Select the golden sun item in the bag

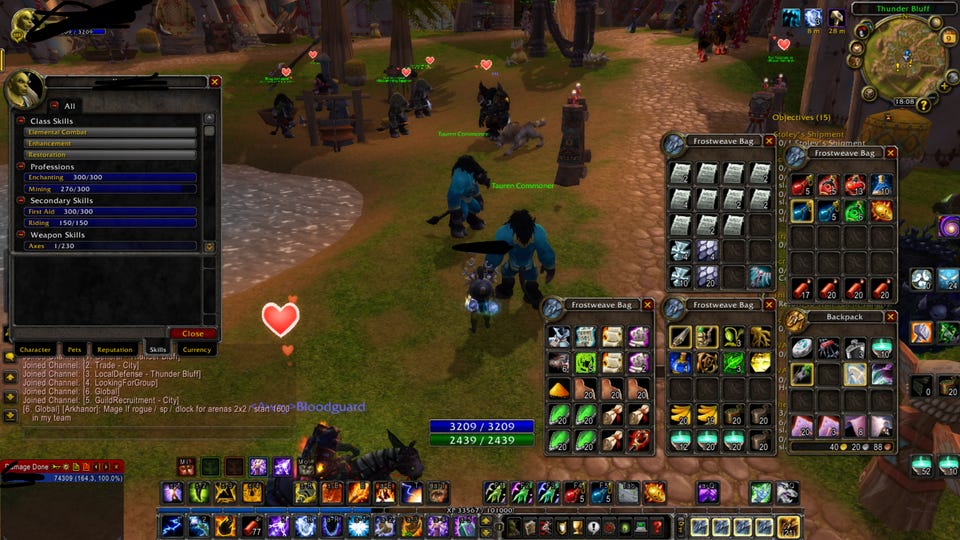pyautogui.click(x=762, y=361)
